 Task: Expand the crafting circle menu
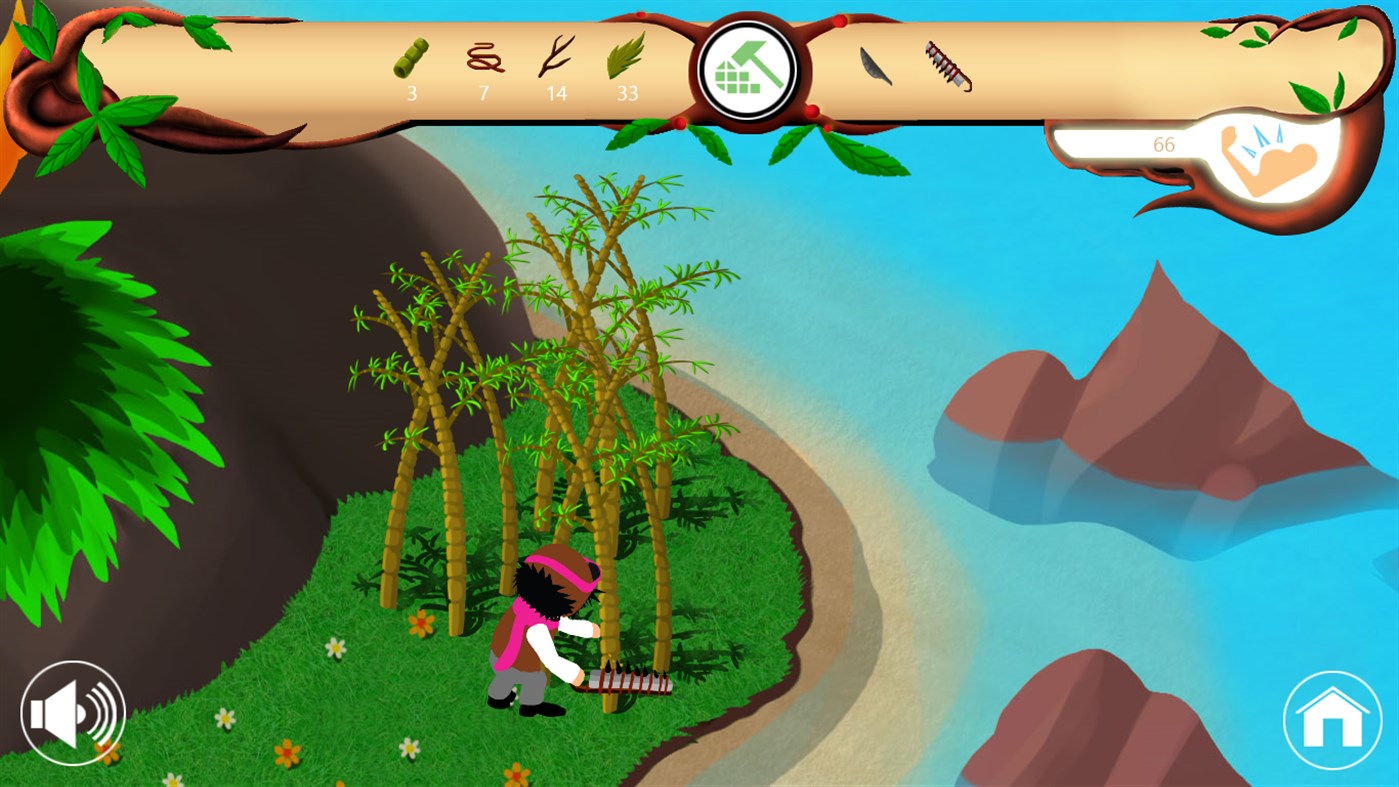746,70
